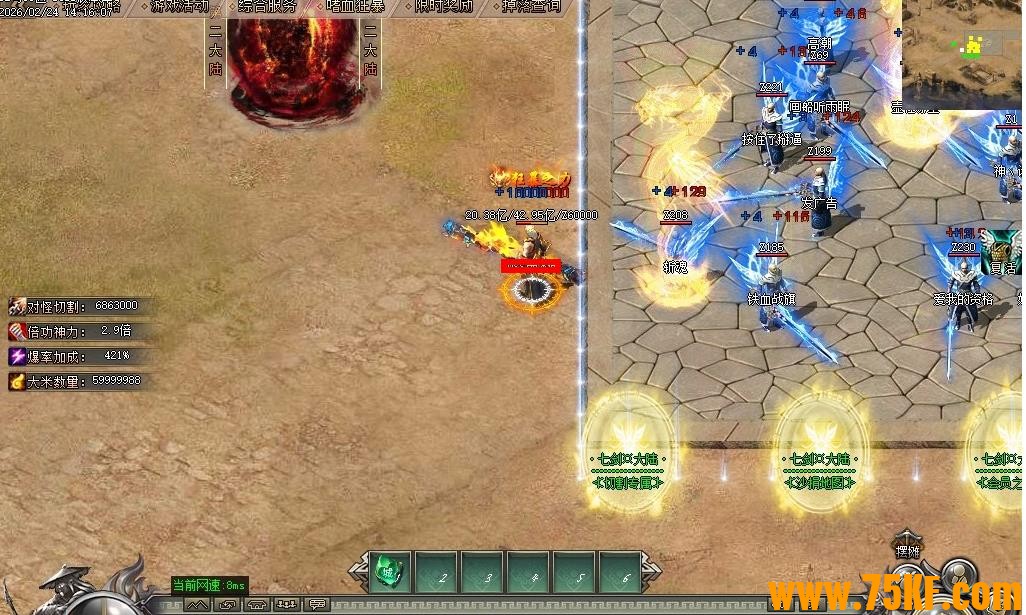1026x615 pixels.
Task: Use the green item in hotbar slot one
Action: tap(388, 574)
